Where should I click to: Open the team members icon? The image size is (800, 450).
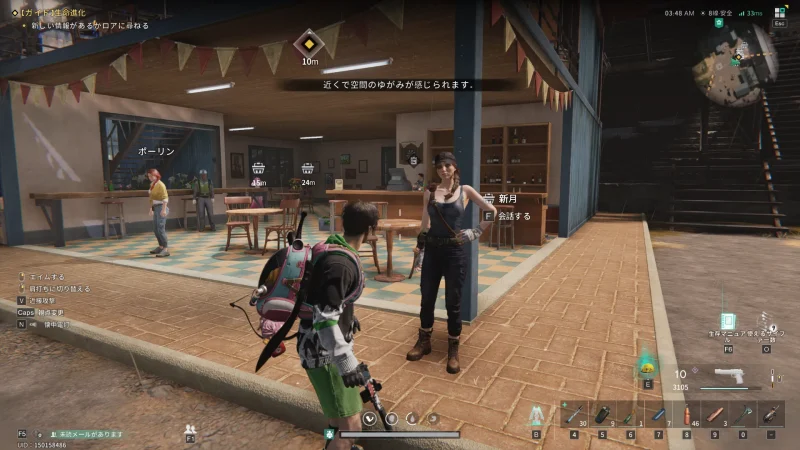tap(190, 430)
